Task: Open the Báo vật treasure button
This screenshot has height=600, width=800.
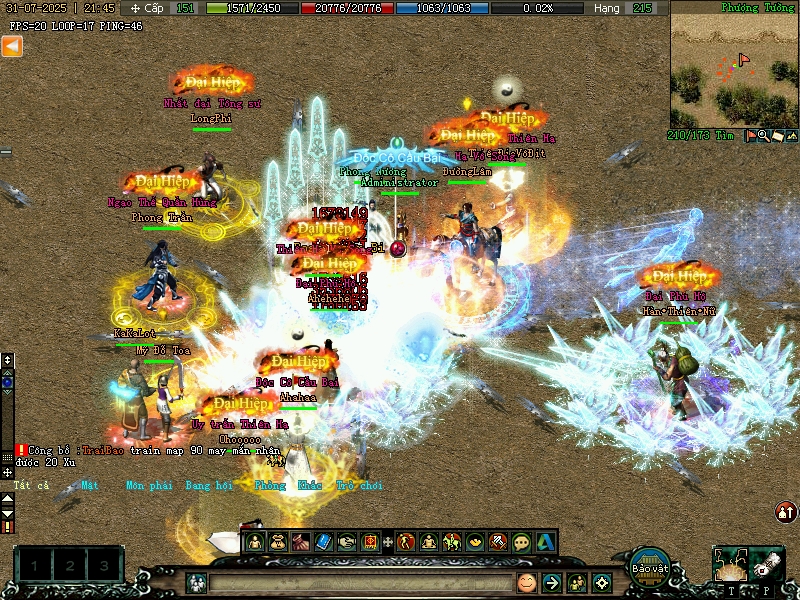Action: [x=650, y=564]
